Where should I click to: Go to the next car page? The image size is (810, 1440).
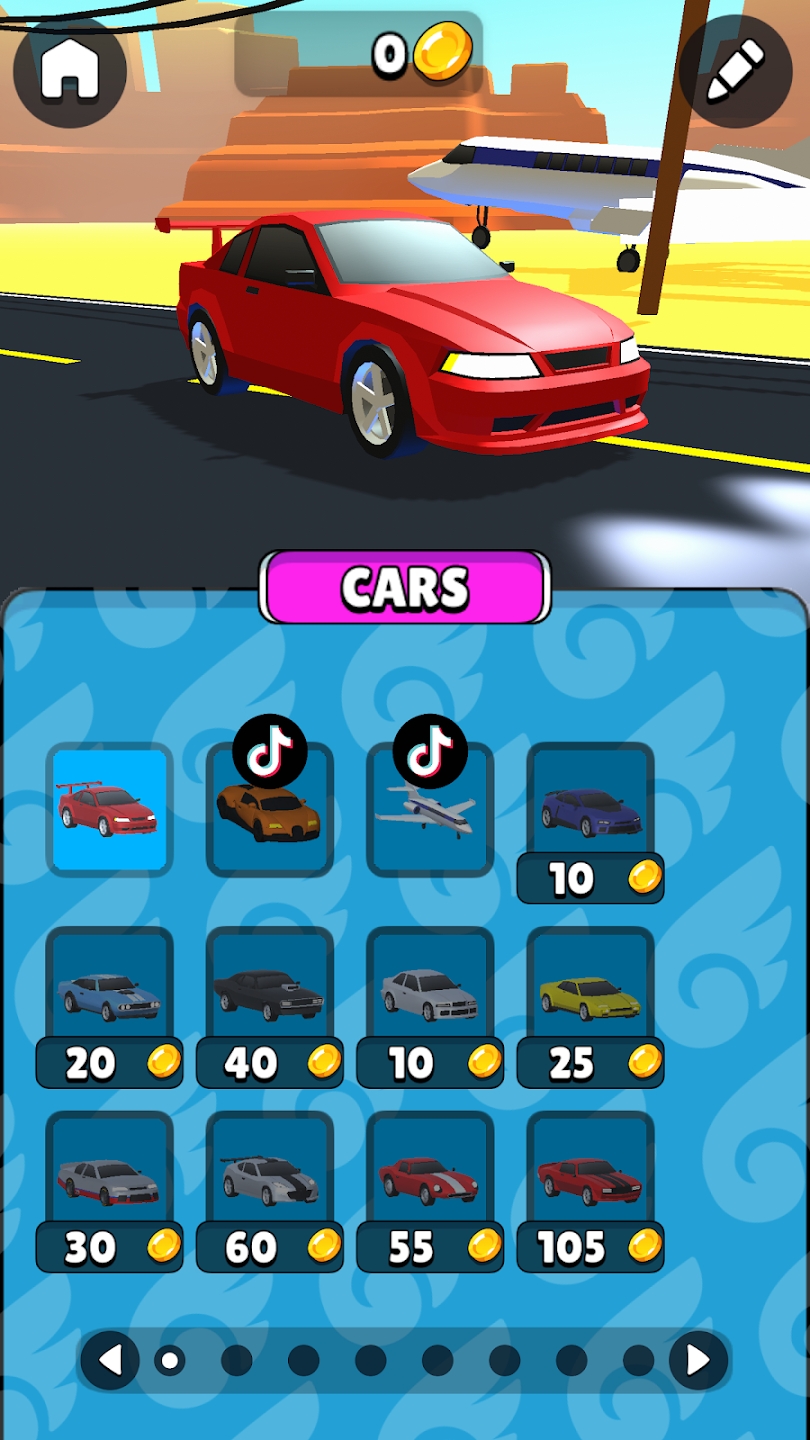coord(698,1360)
